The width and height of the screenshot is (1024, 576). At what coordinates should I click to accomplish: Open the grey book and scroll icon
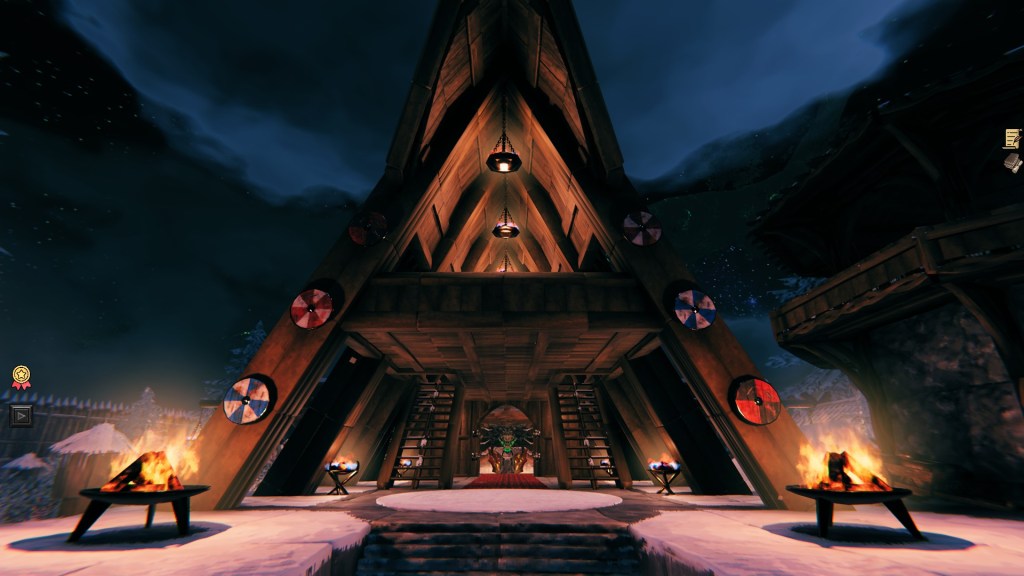click(x=1012, y=162)
